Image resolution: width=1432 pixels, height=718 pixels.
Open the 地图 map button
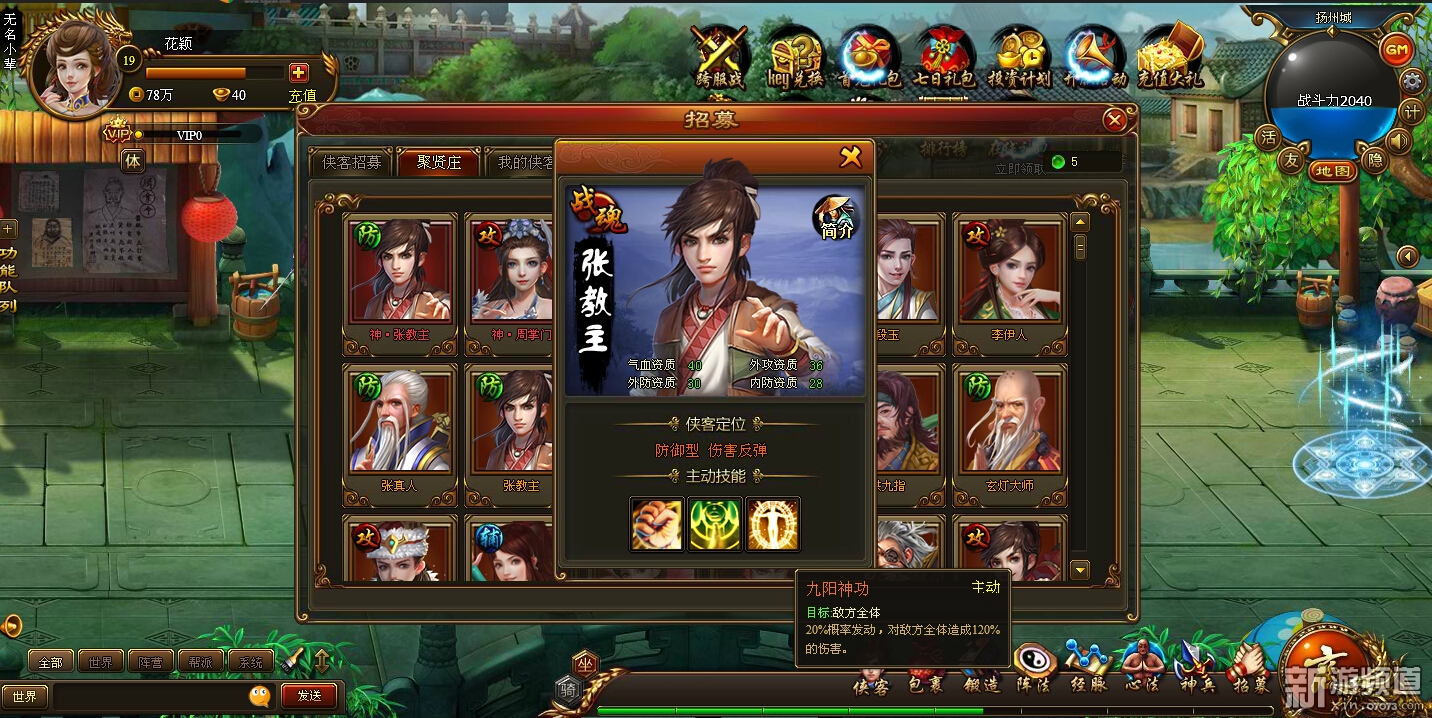pyautogui.click(x=1333, y=171)
